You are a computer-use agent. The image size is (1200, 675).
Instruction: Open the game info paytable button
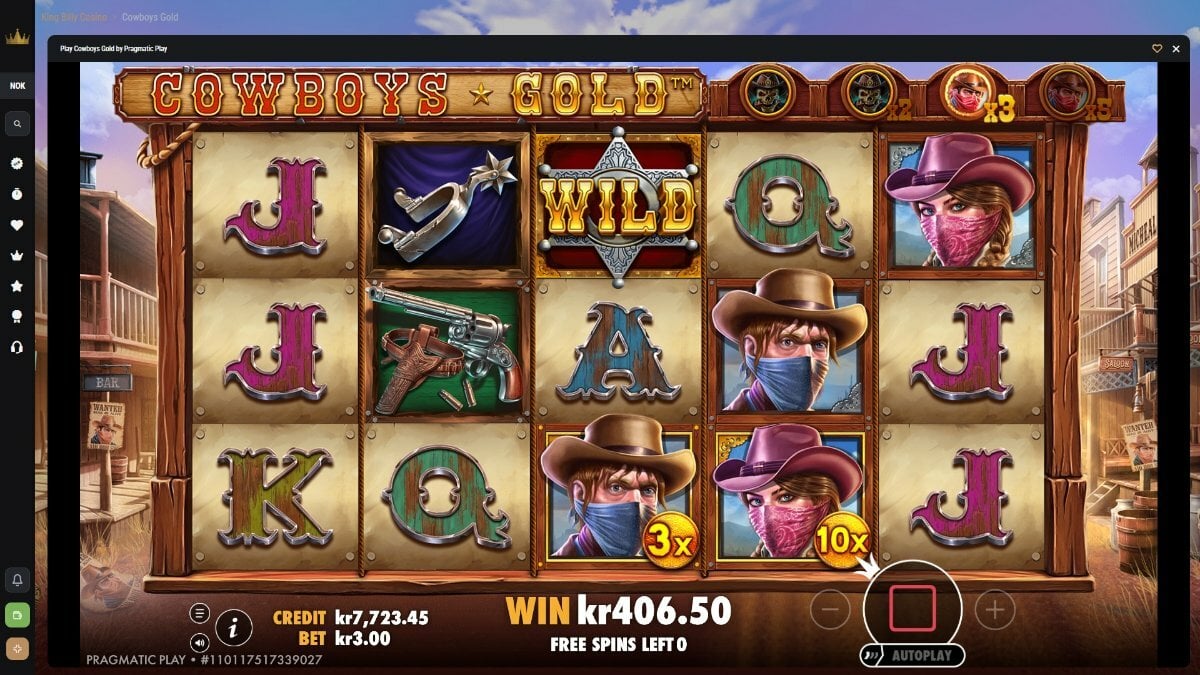point(233,627)
